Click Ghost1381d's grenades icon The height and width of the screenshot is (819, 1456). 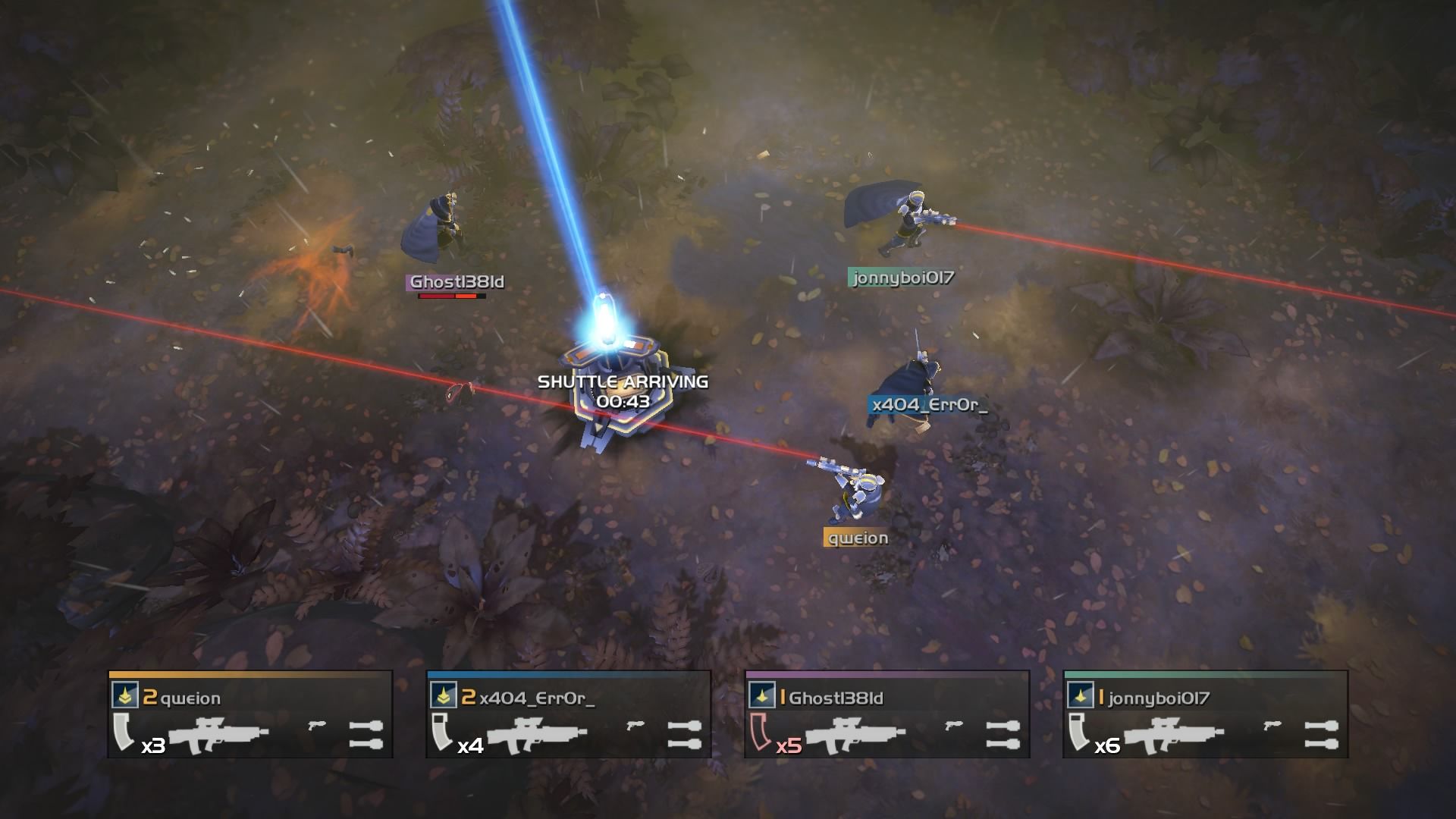1003,734
